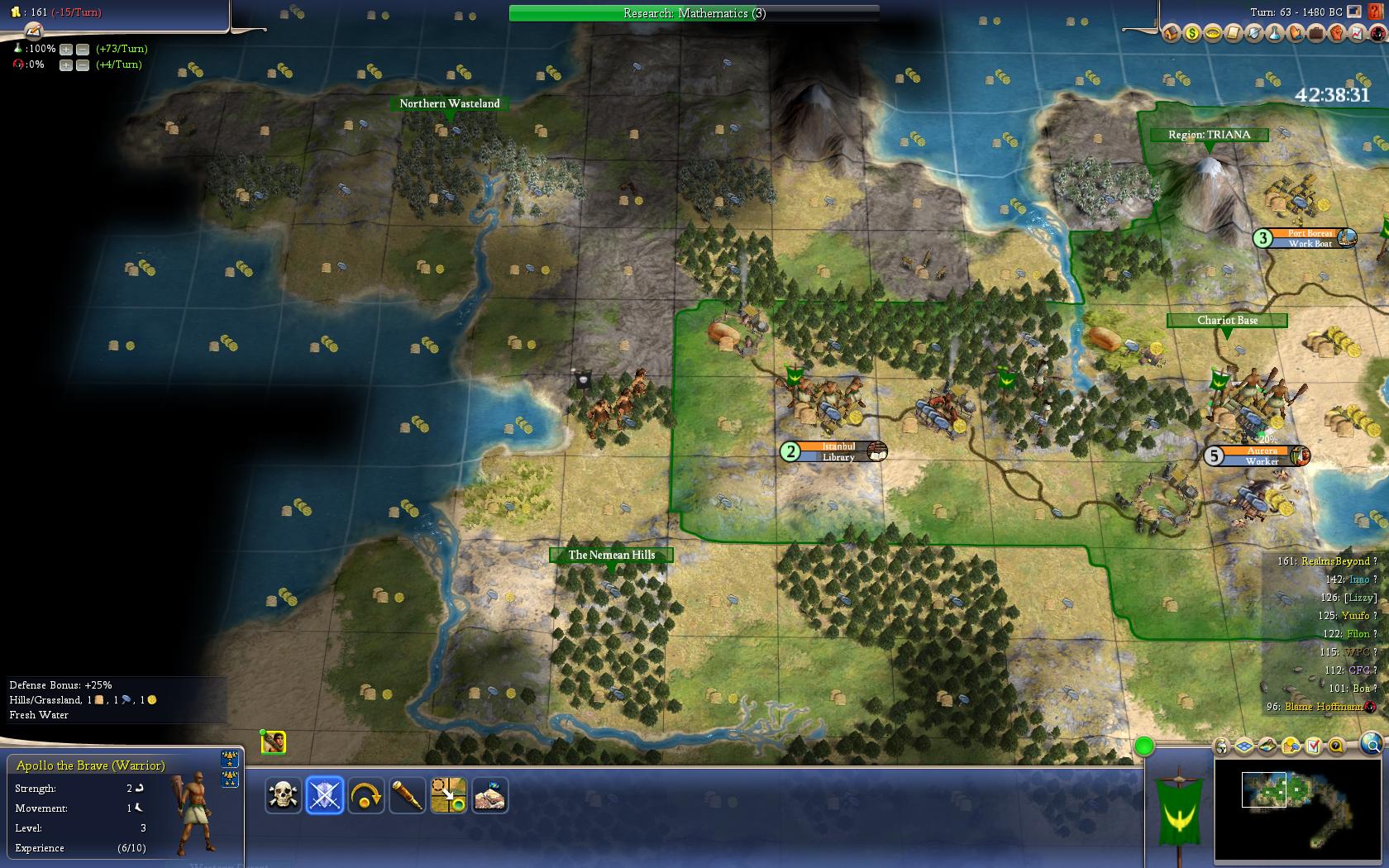
Task: Choose the Skip Turn curved arrow action
Action: (x=365, y=795)
